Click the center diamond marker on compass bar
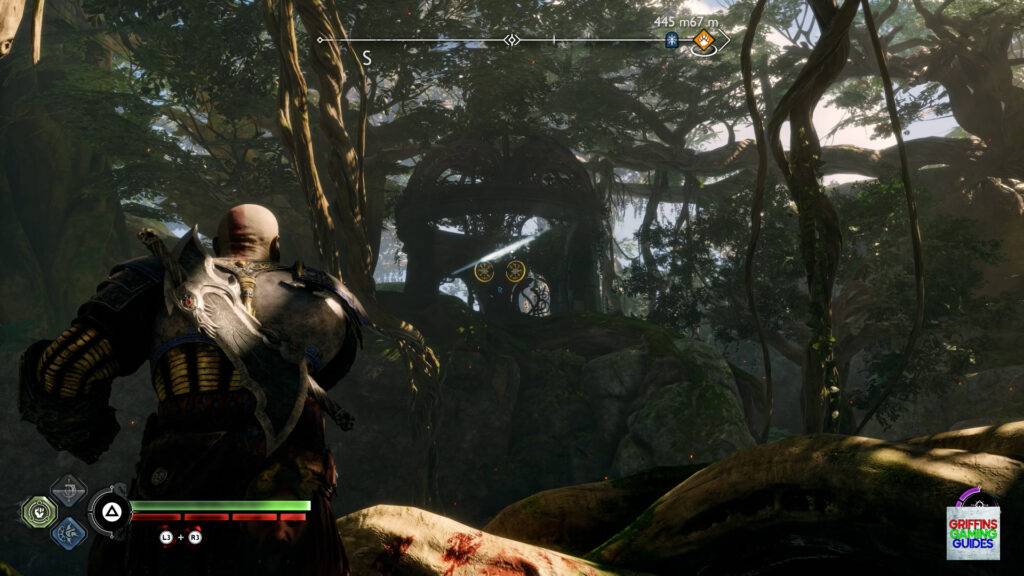This screenshot has height=576, width=1024. click(512, 40)
